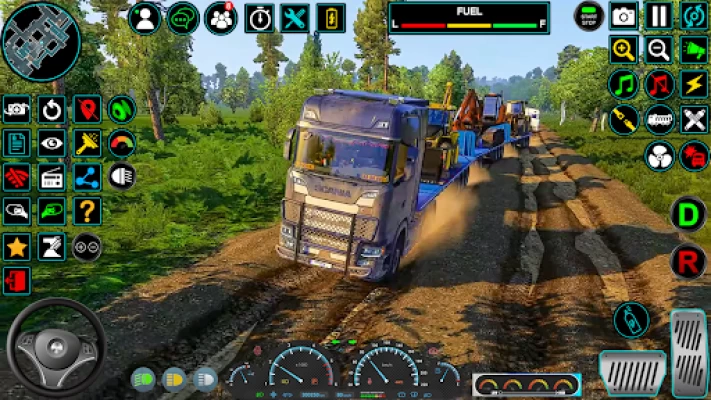711x400 pixels.
Task: Pause the game
Action: 658,16
